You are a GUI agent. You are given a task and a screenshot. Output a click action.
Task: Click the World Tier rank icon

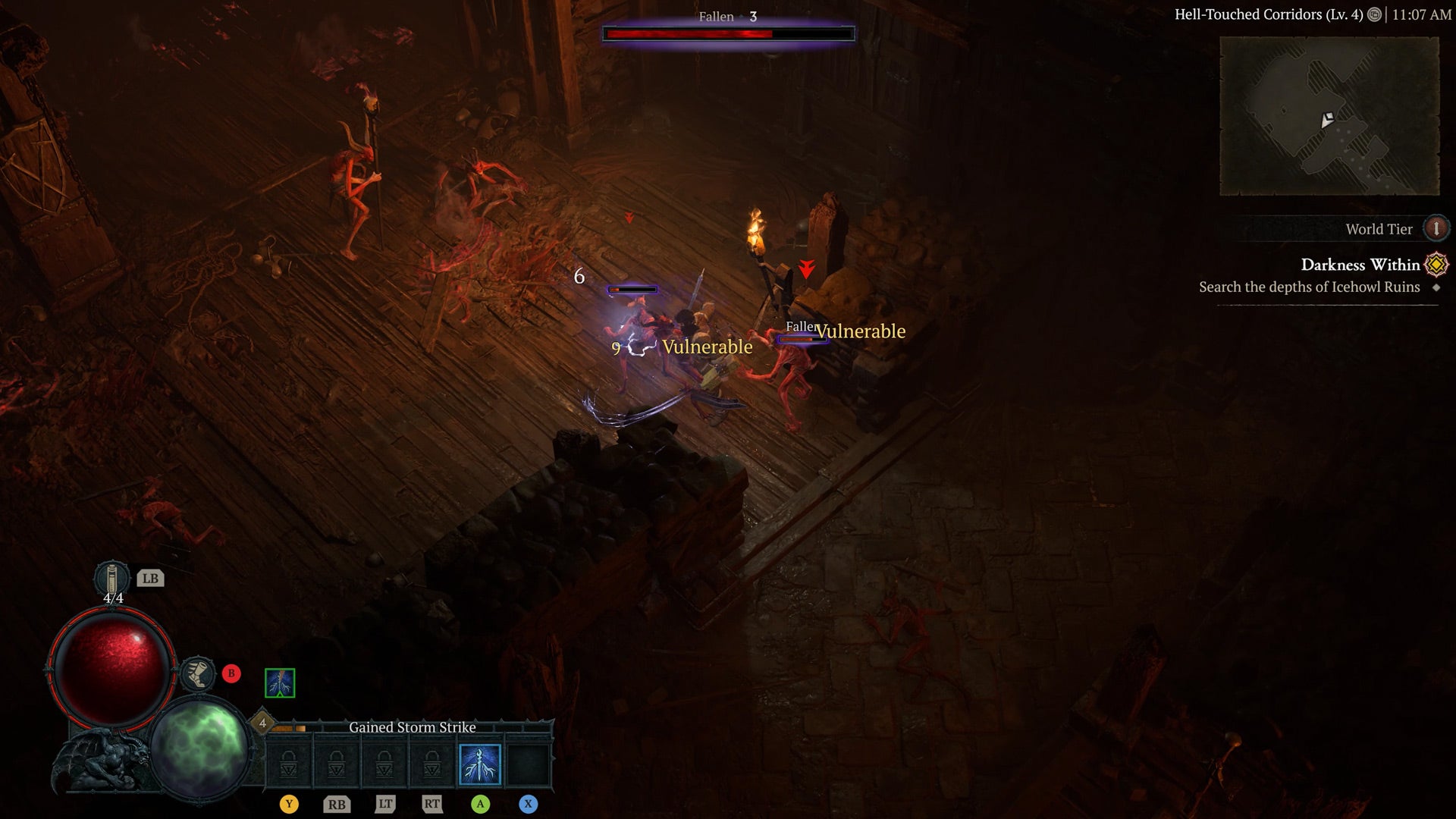(x=1437, y=228)
